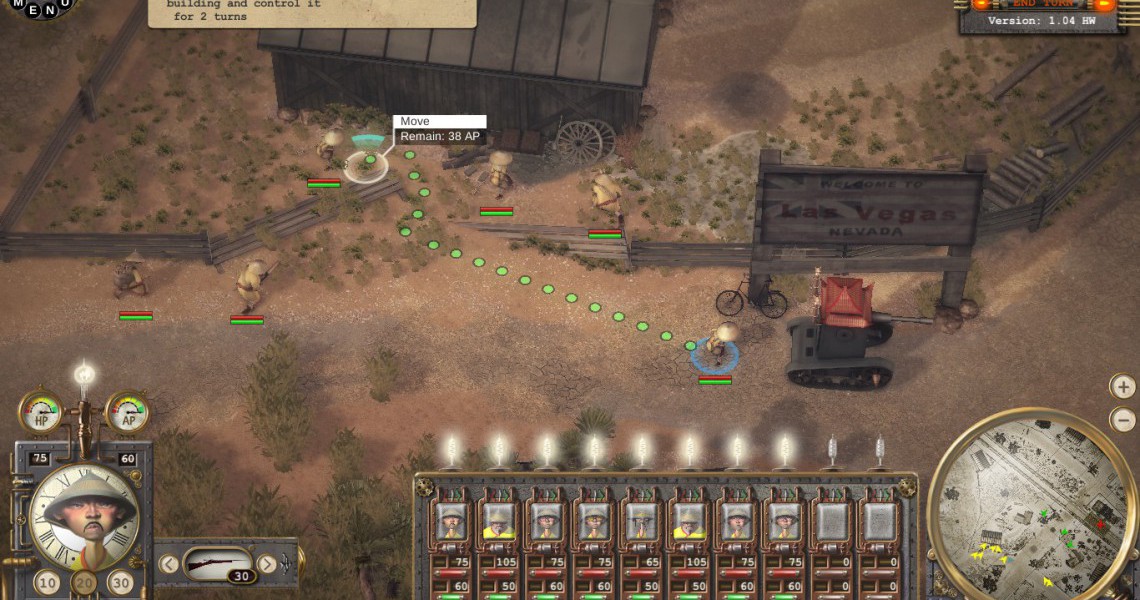The width and height of the screenshot is (1140, 600).
Task: Select the 20 AP button
Action: coord(85,582)
